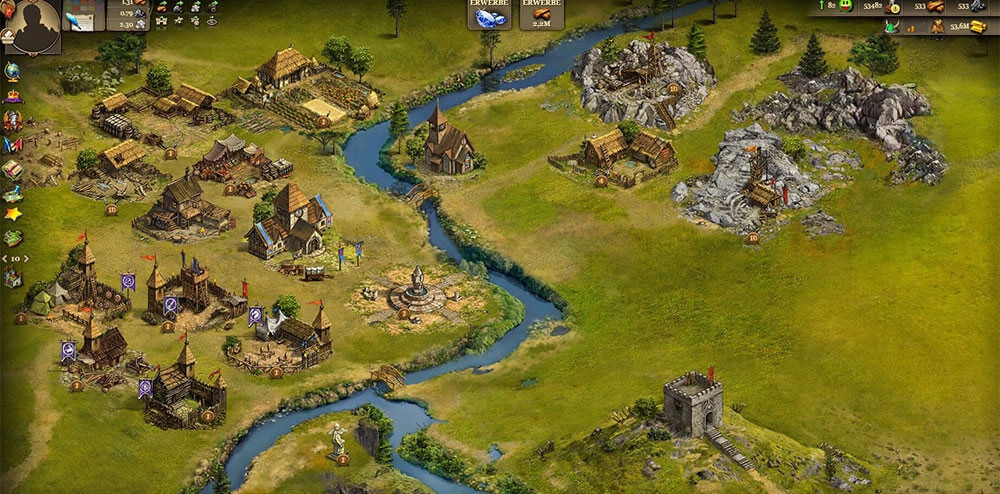Open the book icon in sidebar

tap(12, 168)
